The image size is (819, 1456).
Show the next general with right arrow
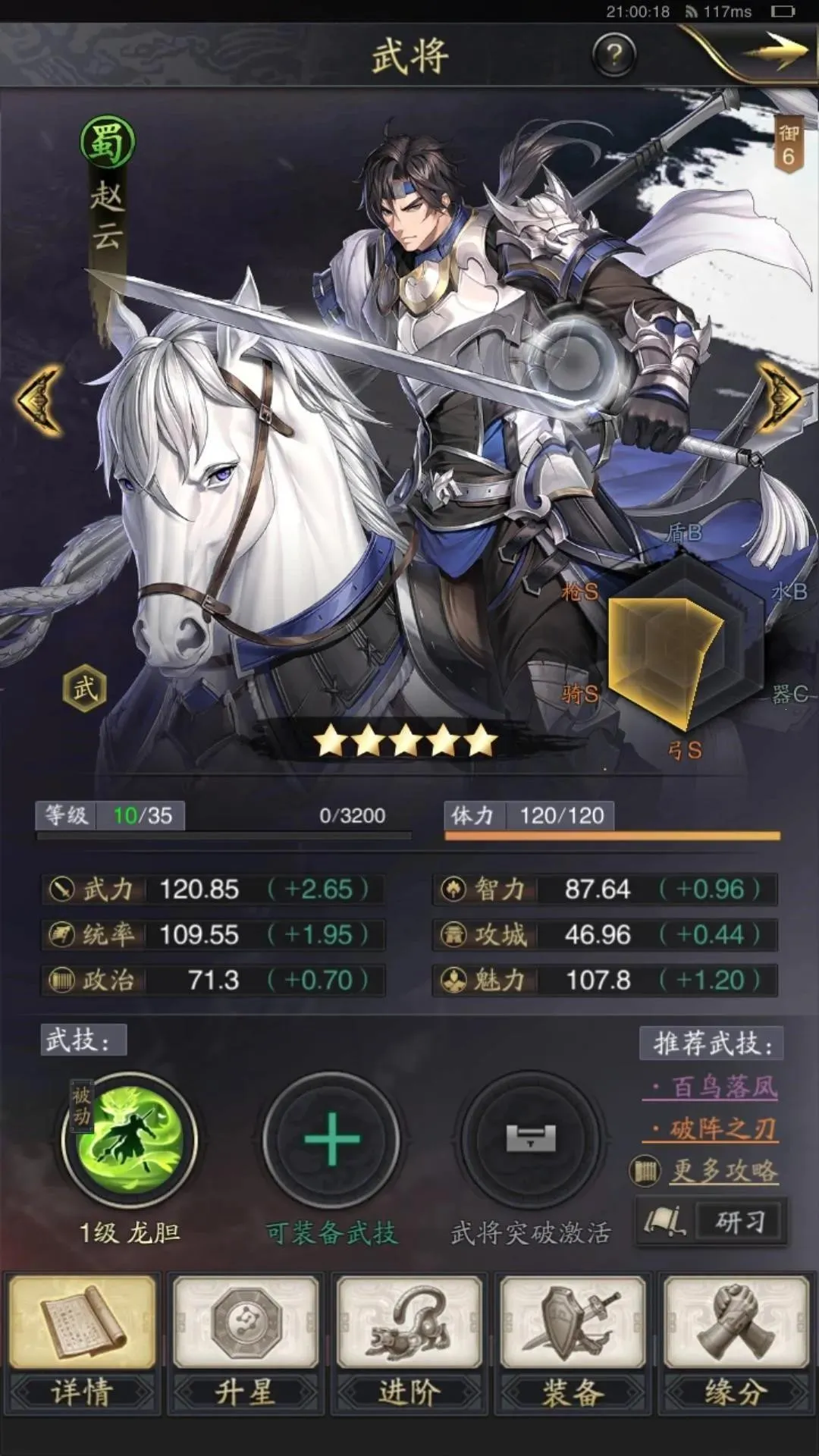(x=781, y=400)
